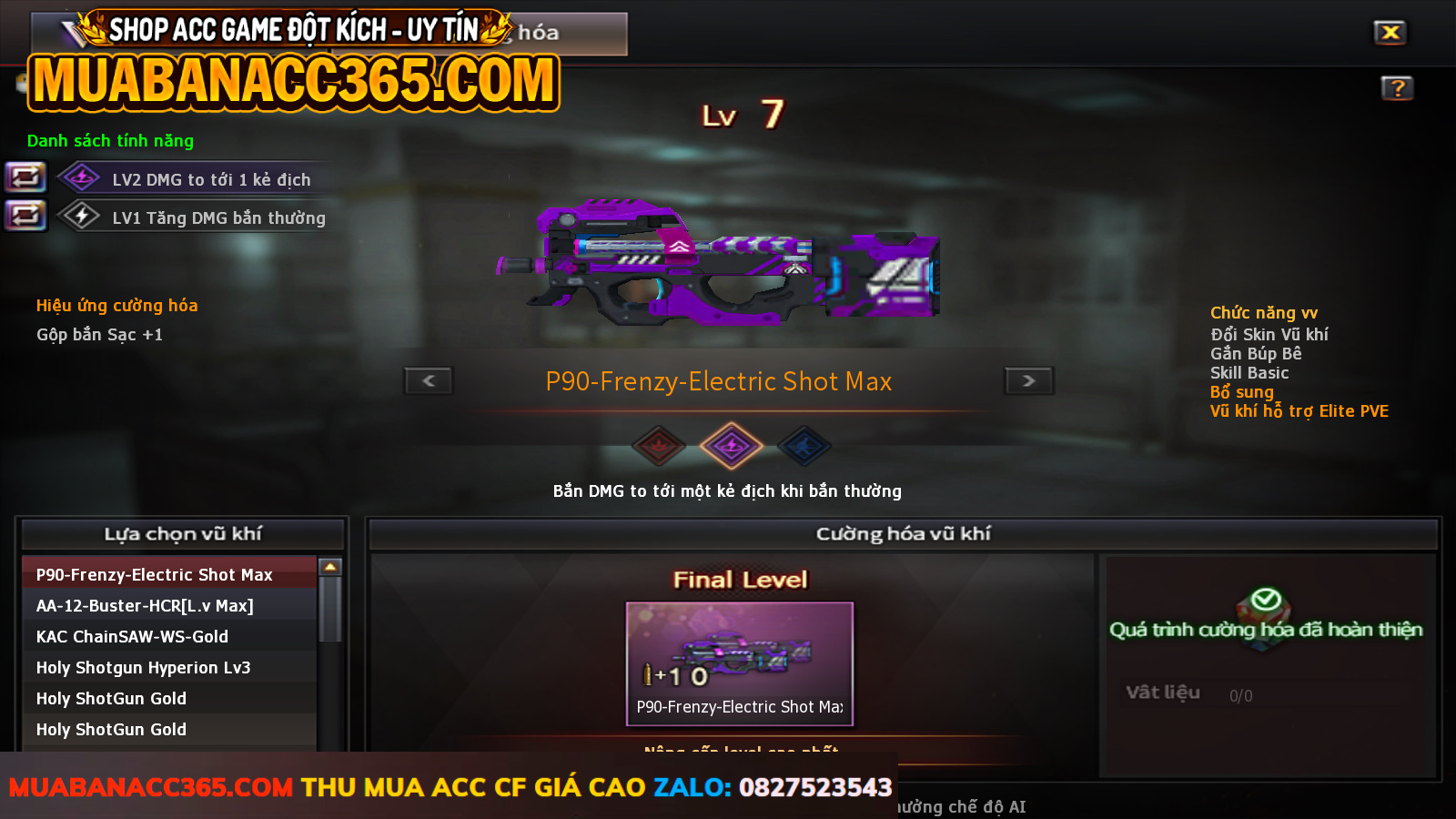Viewport: 1456px width, 819px height.
Task: Open the question mark help button
Action: coord(1397,88)
